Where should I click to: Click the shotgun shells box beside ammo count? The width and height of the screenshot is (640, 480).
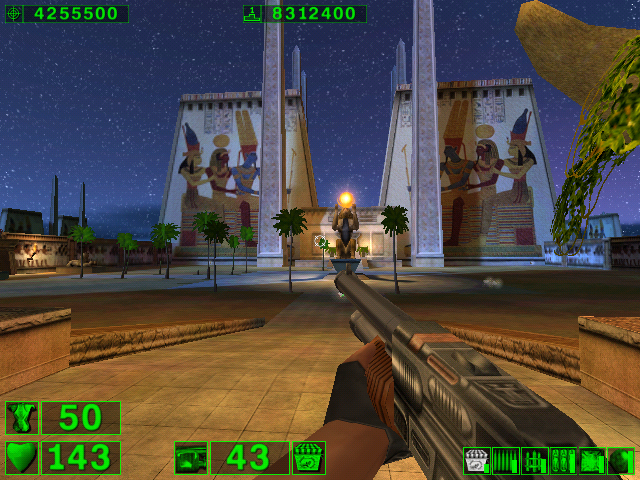(x=308, y=458)
